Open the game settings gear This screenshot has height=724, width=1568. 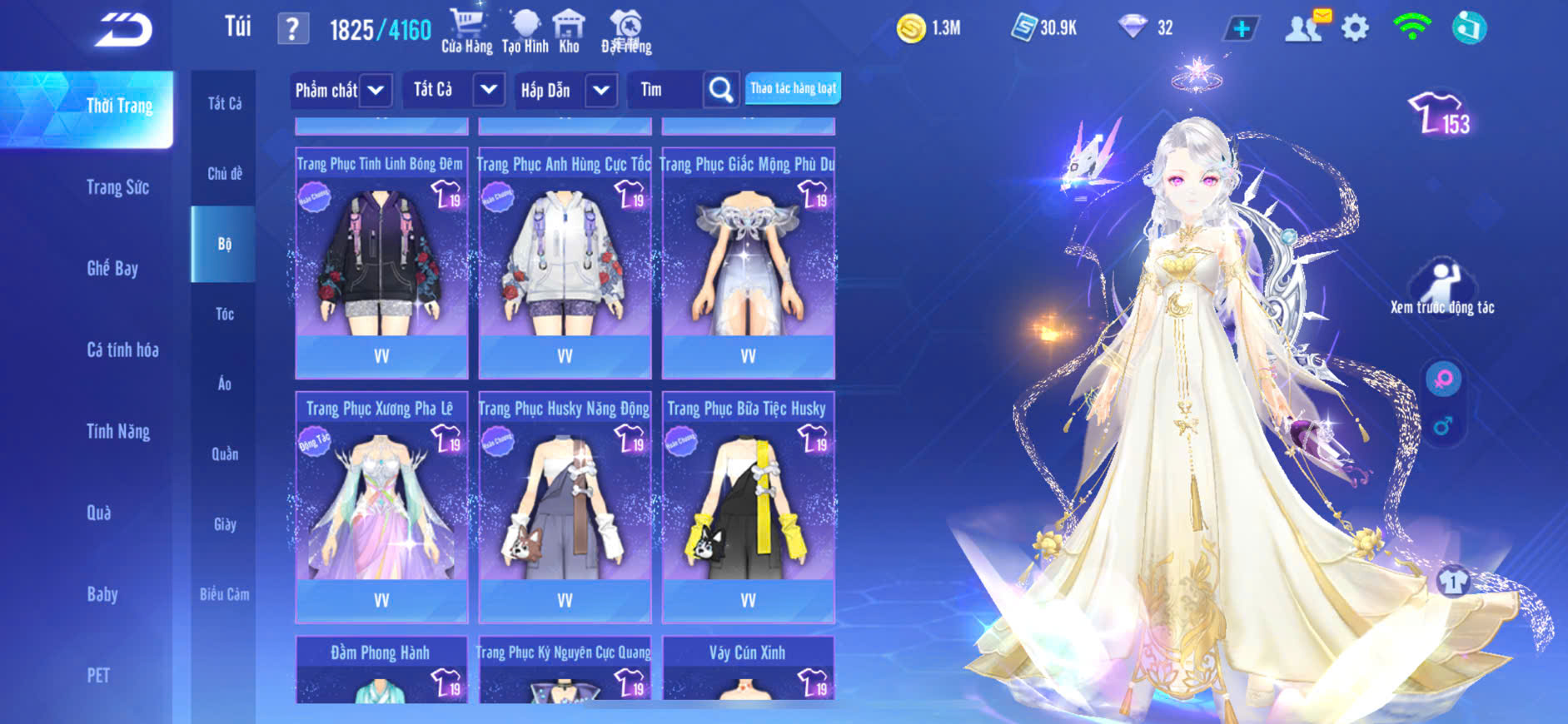coord(1355,28)
